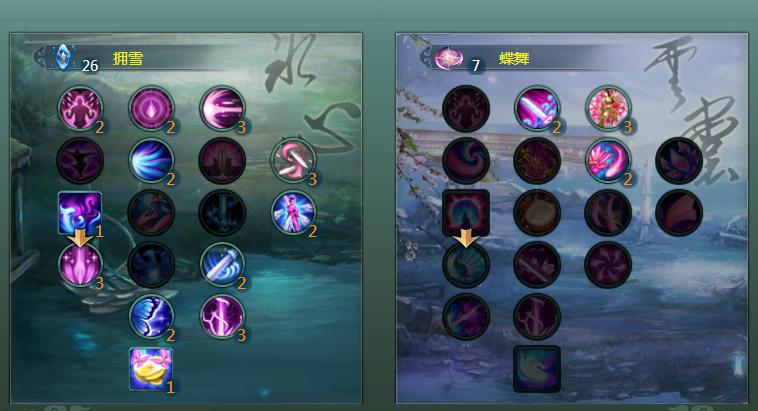The image size is (758, 411).
Task: Activate the pink sword slash skill in 蝶舞
Action: pos(537,108)
